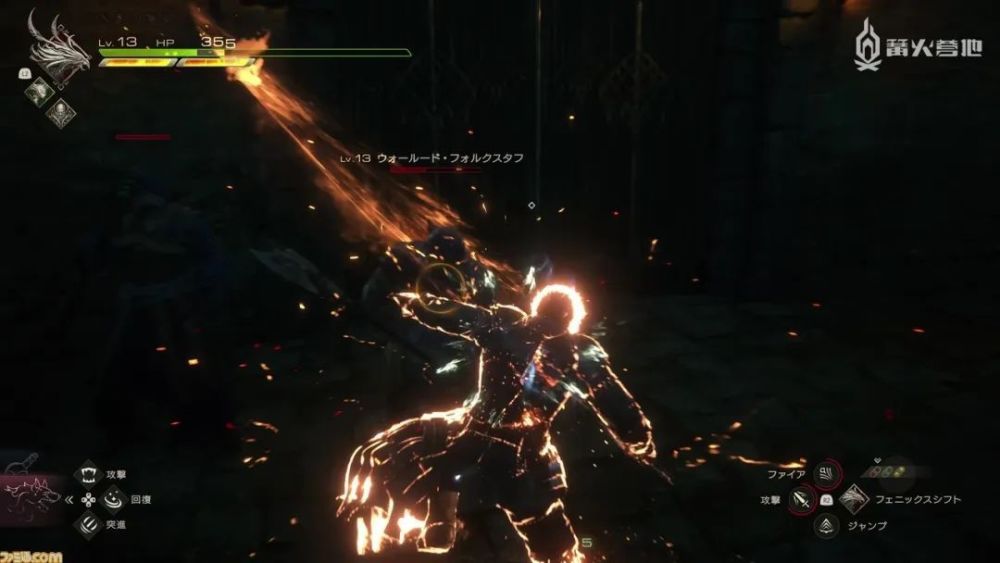
Task: Use Torgal's 回復 heal command
Action: coord(109,498)
